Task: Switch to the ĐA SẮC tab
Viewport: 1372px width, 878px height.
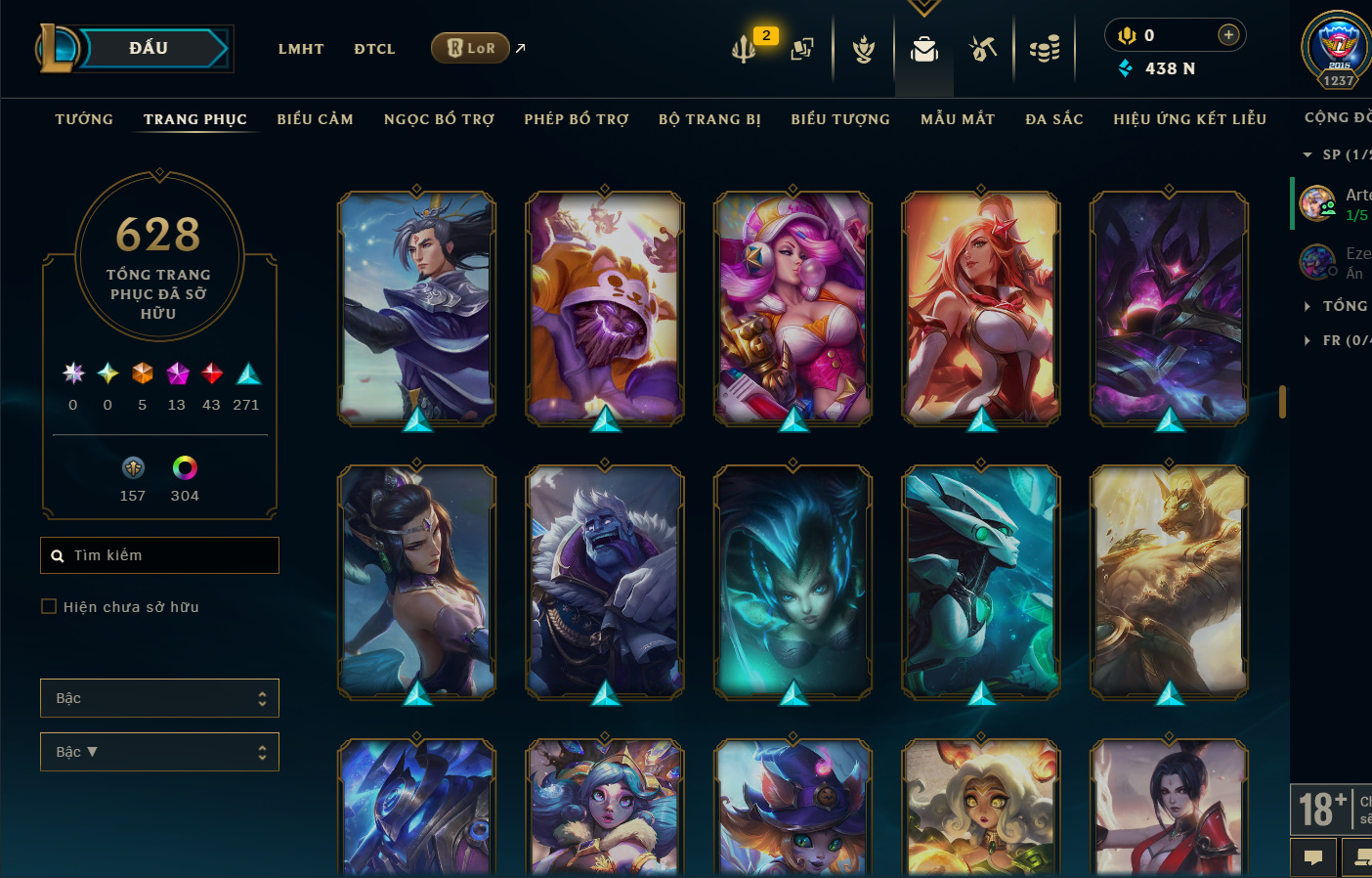Action: point(1054,119)
